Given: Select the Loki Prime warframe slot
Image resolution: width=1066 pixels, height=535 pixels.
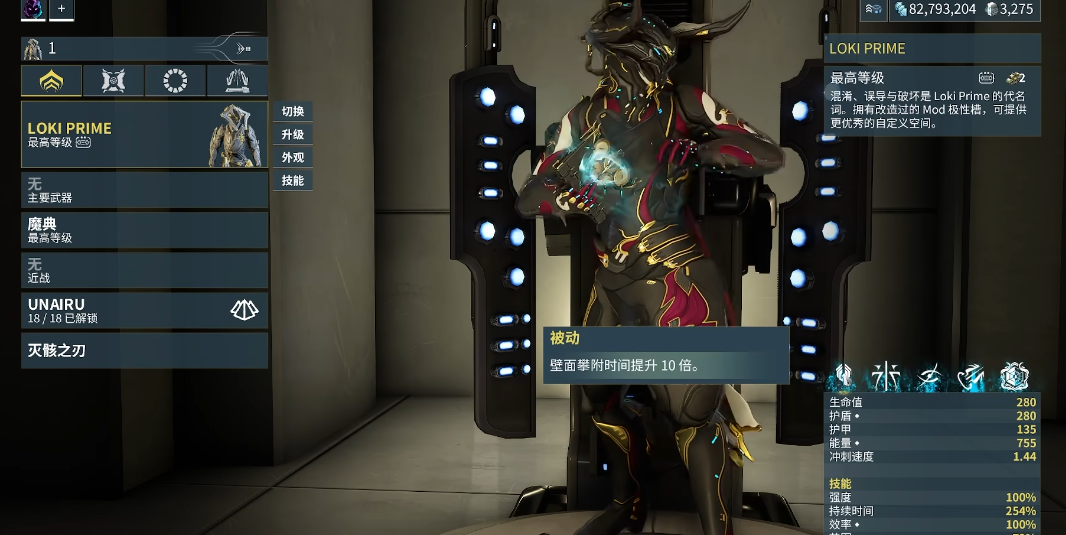Looking at the screenshot, I should 144,134.
